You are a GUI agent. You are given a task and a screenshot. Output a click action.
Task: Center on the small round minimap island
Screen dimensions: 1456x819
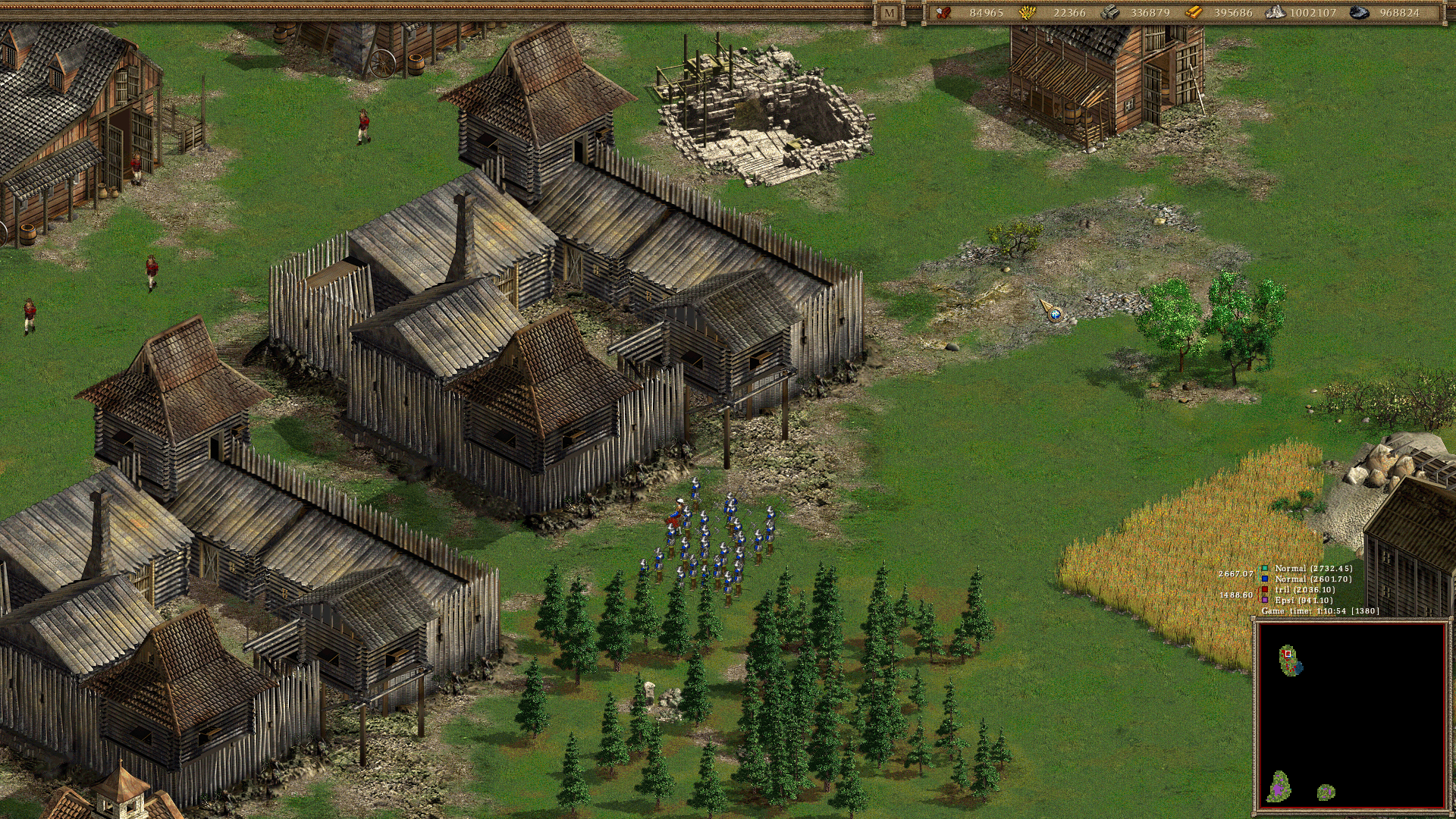click(1326, 792)
